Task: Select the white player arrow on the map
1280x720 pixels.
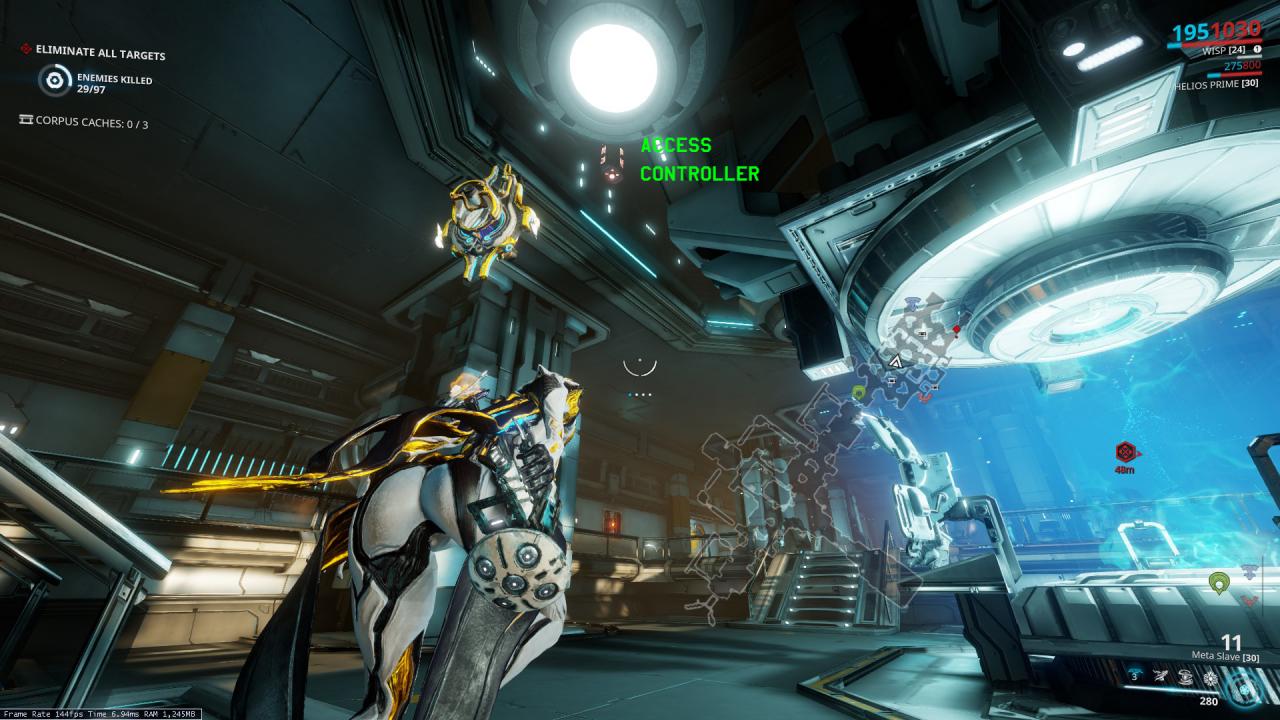Action: (896, 361)
